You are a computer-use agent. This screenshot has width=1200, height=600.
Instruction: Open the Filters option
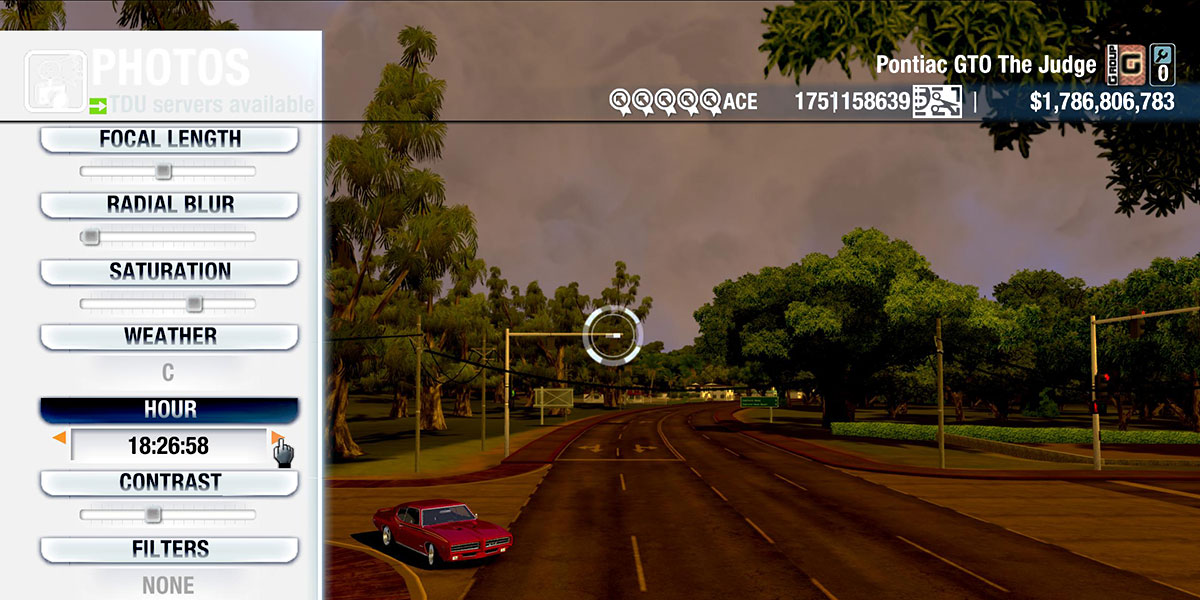coord(169,549)
